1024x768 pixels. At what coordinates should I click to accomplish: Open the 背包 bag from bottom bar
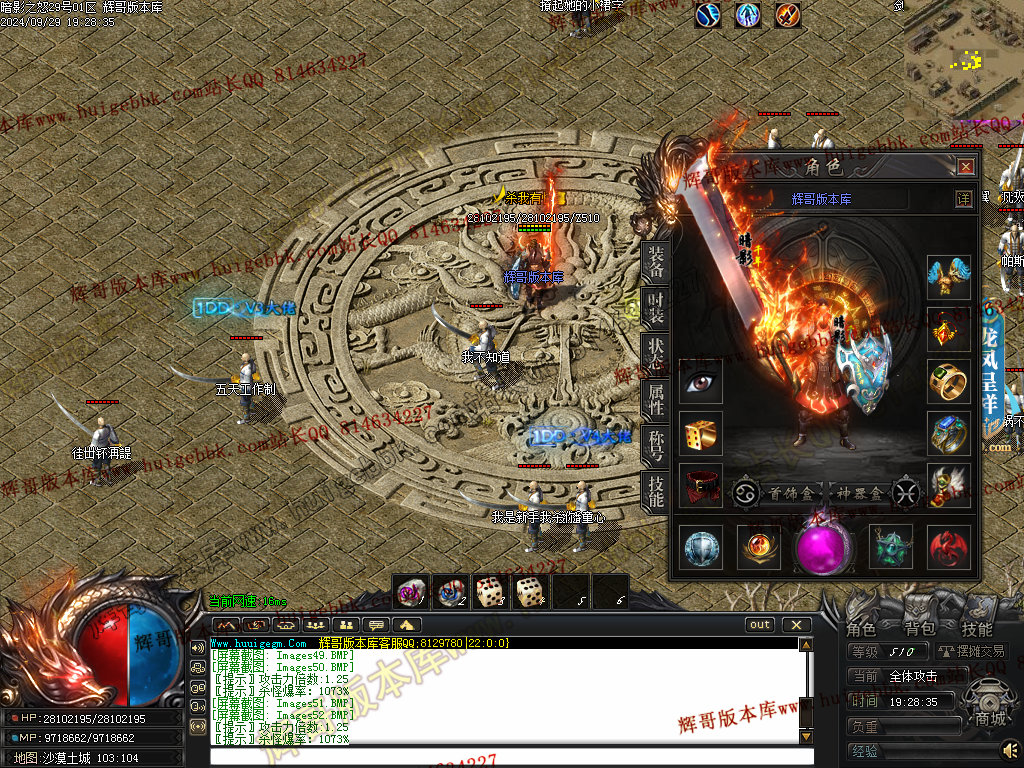(x=919, y=629)
